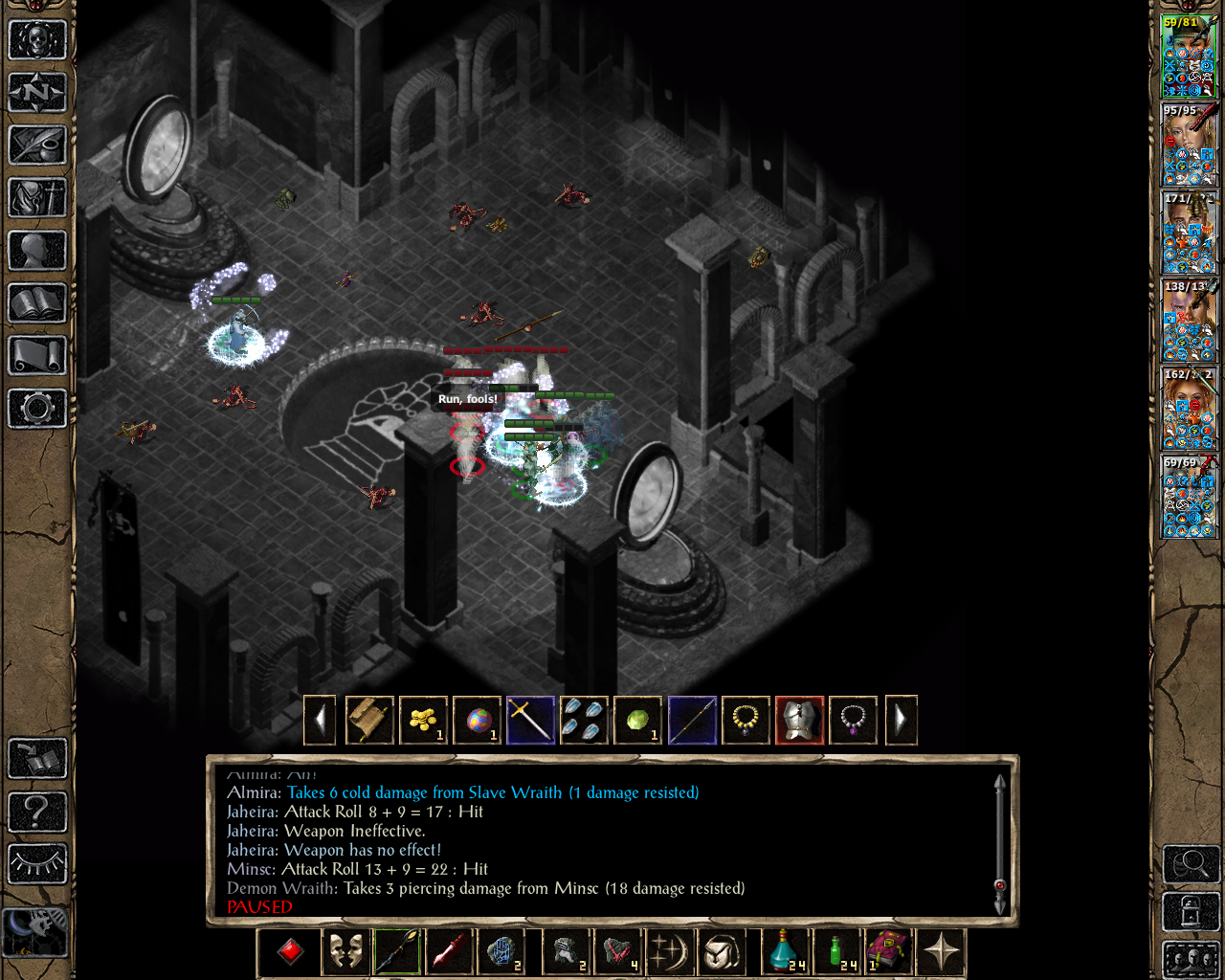Use the teal potion quick item

787,952
